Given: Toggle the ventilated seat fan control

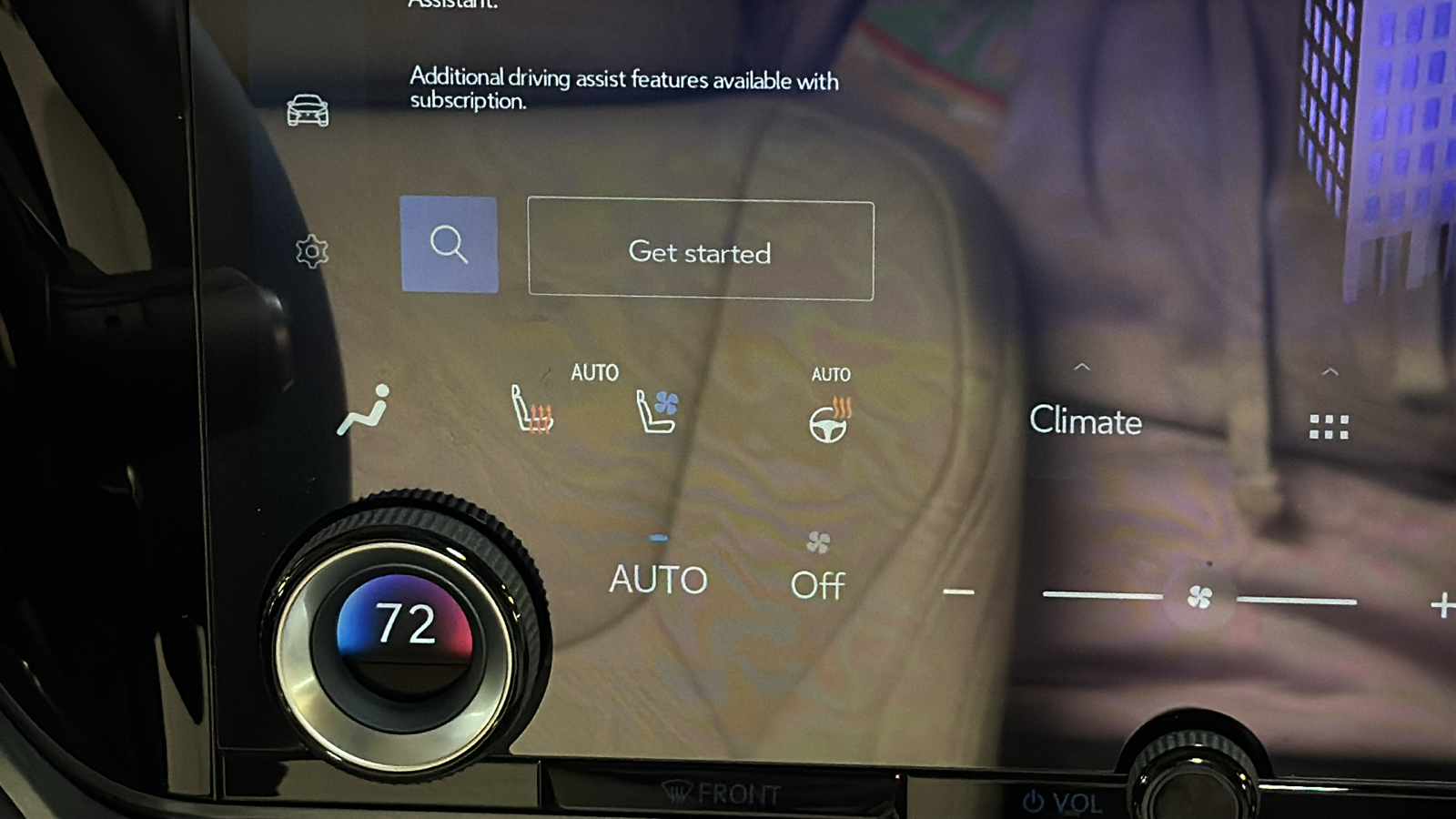Looking at the screenshot, I should click(x=657, y=411).
